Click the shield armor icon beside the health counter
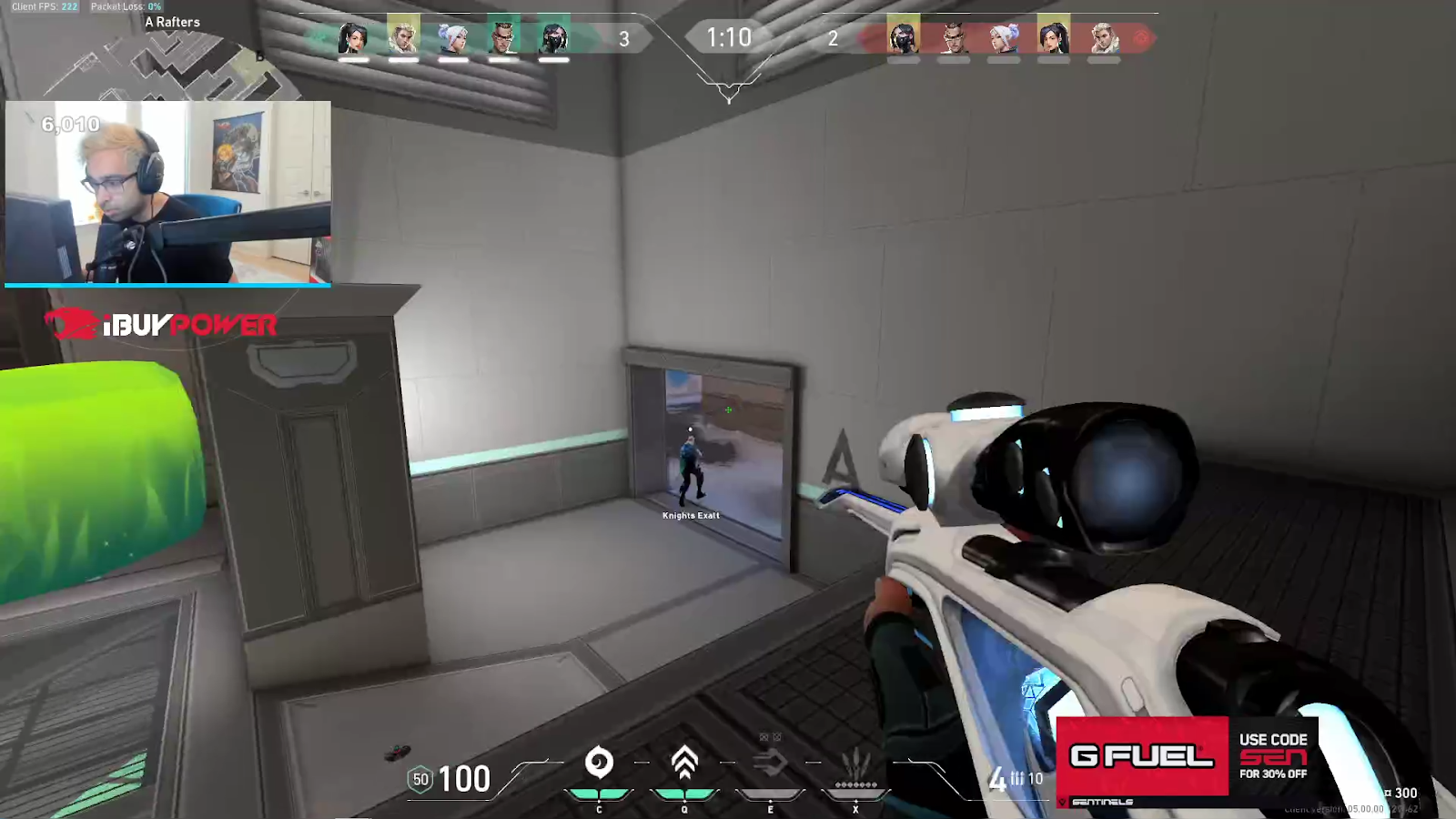1456x819 pixels. (420, 779)
